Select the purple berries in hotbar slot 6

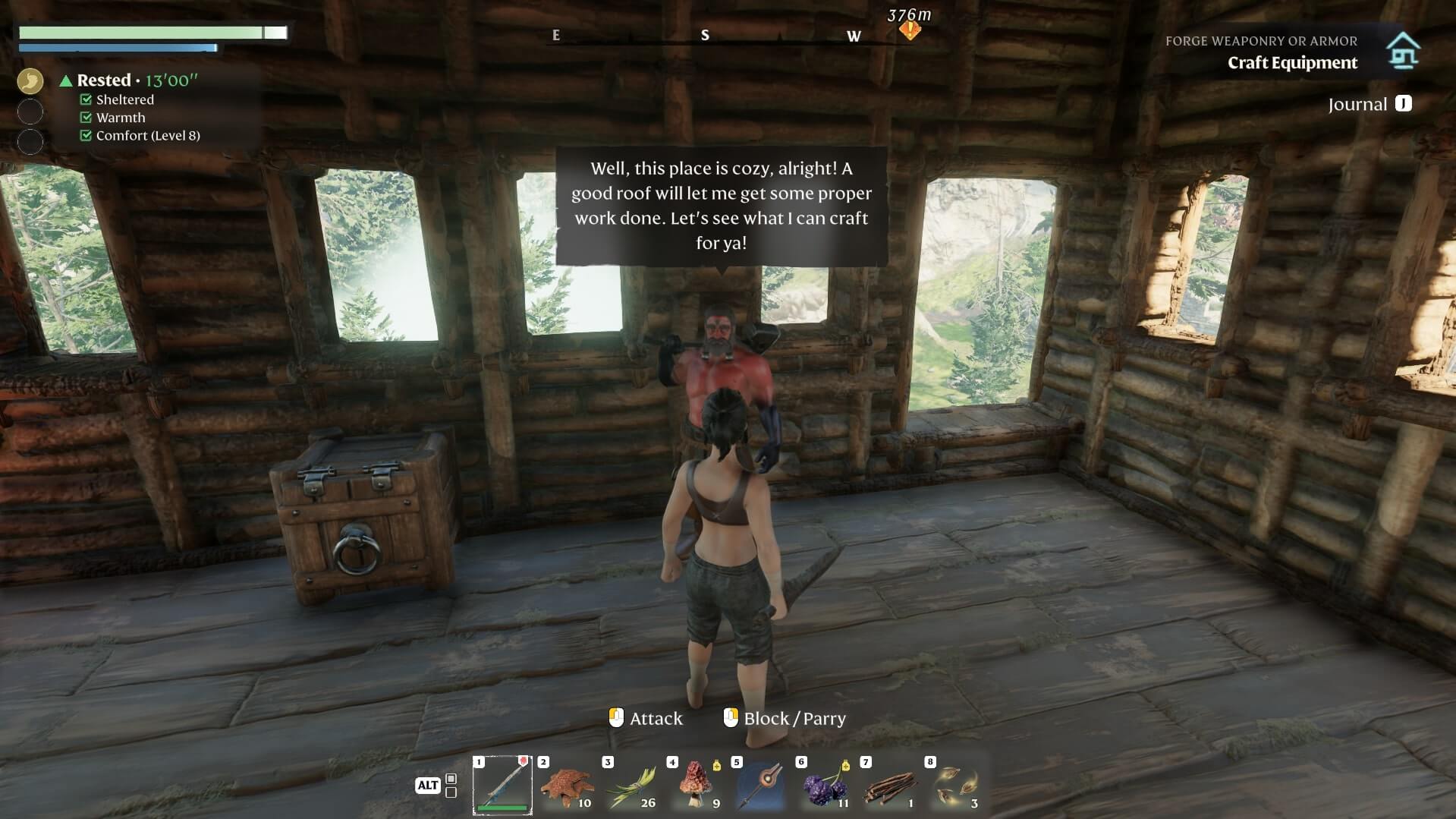[822, 785]
